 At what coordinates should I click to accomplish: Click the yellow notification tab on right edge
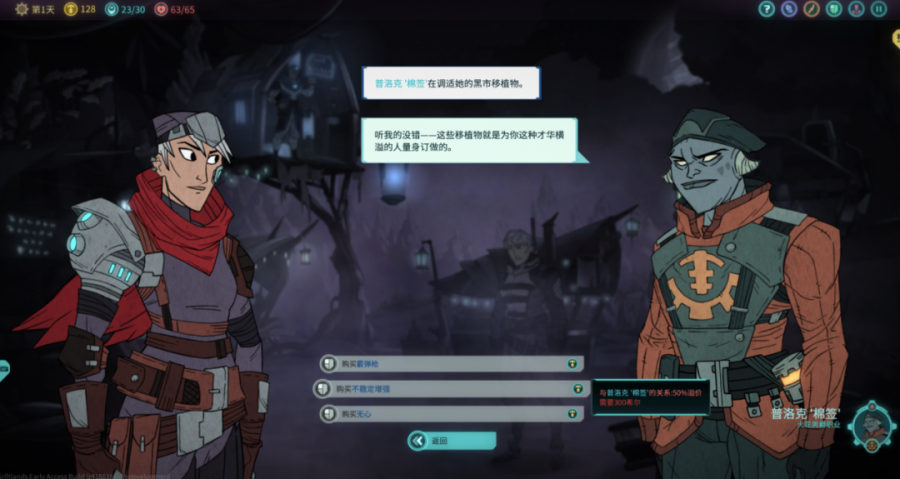coord(896,38)
